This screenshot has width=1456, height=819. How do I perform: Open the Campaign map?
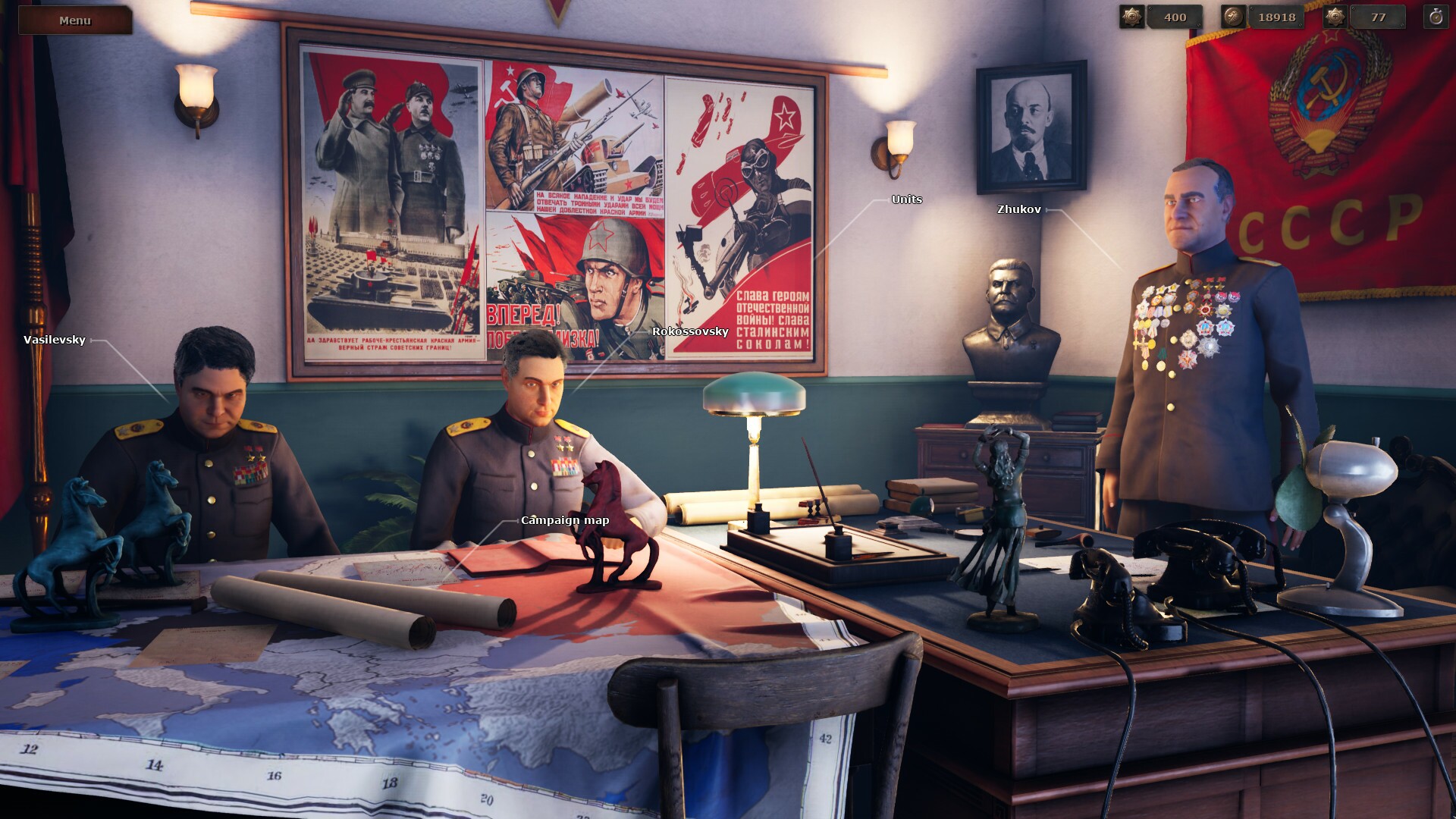[564, 521]
